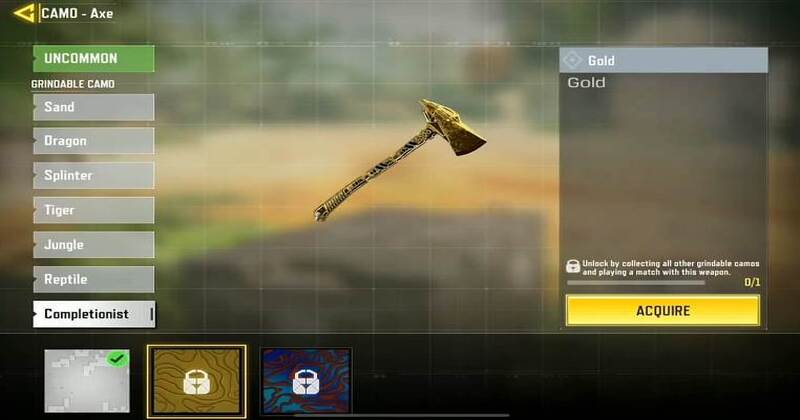Choose the Sand camo category
This screenshot has height=420, width=800.
93,107
